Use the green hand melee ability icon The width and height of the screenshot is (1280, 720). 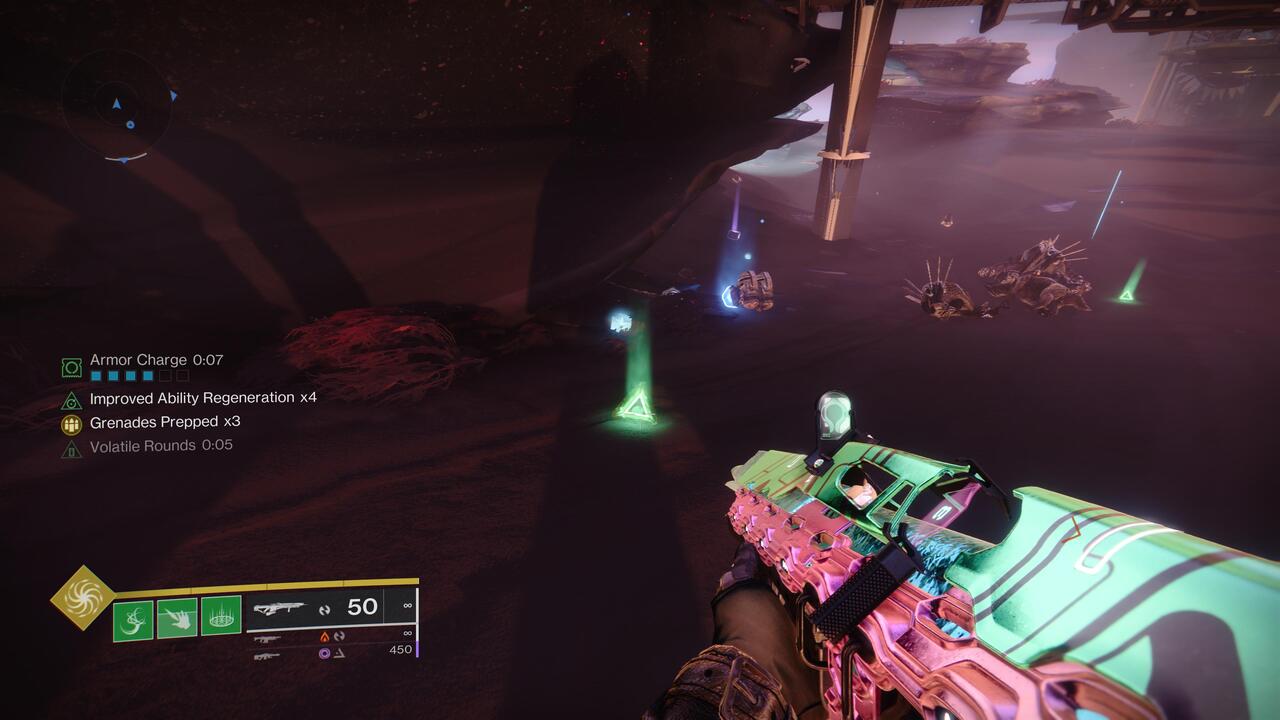177,617
